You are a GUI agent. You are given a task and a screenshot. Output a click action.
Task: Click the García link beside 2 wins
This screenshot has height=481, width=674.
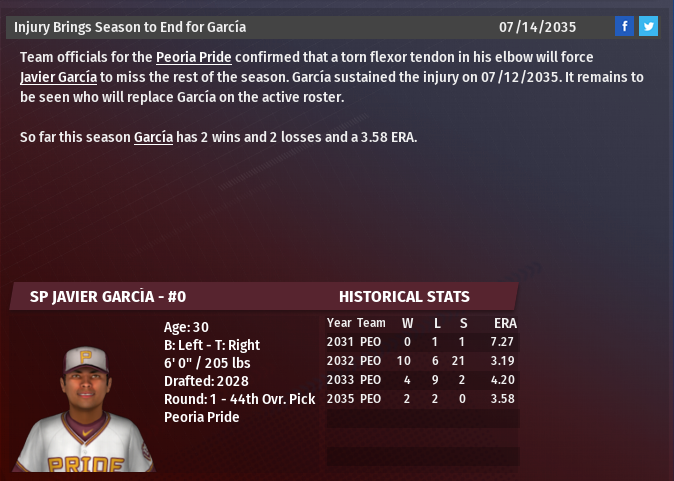[x=153, y=137]
